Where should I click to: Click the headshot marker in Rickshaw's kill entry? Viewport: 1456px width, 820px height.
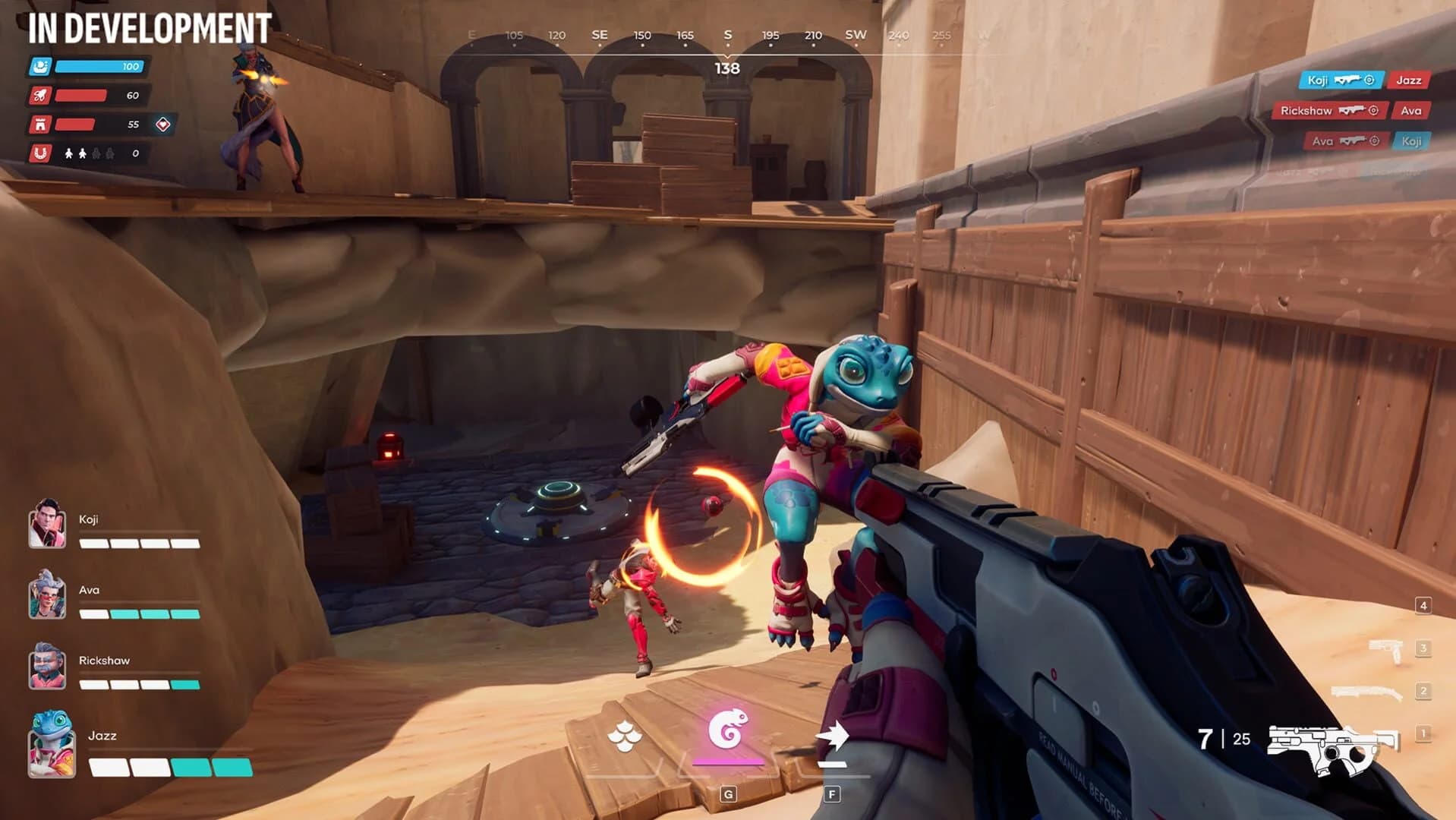pyautogui.click(x=1372, y=110)
